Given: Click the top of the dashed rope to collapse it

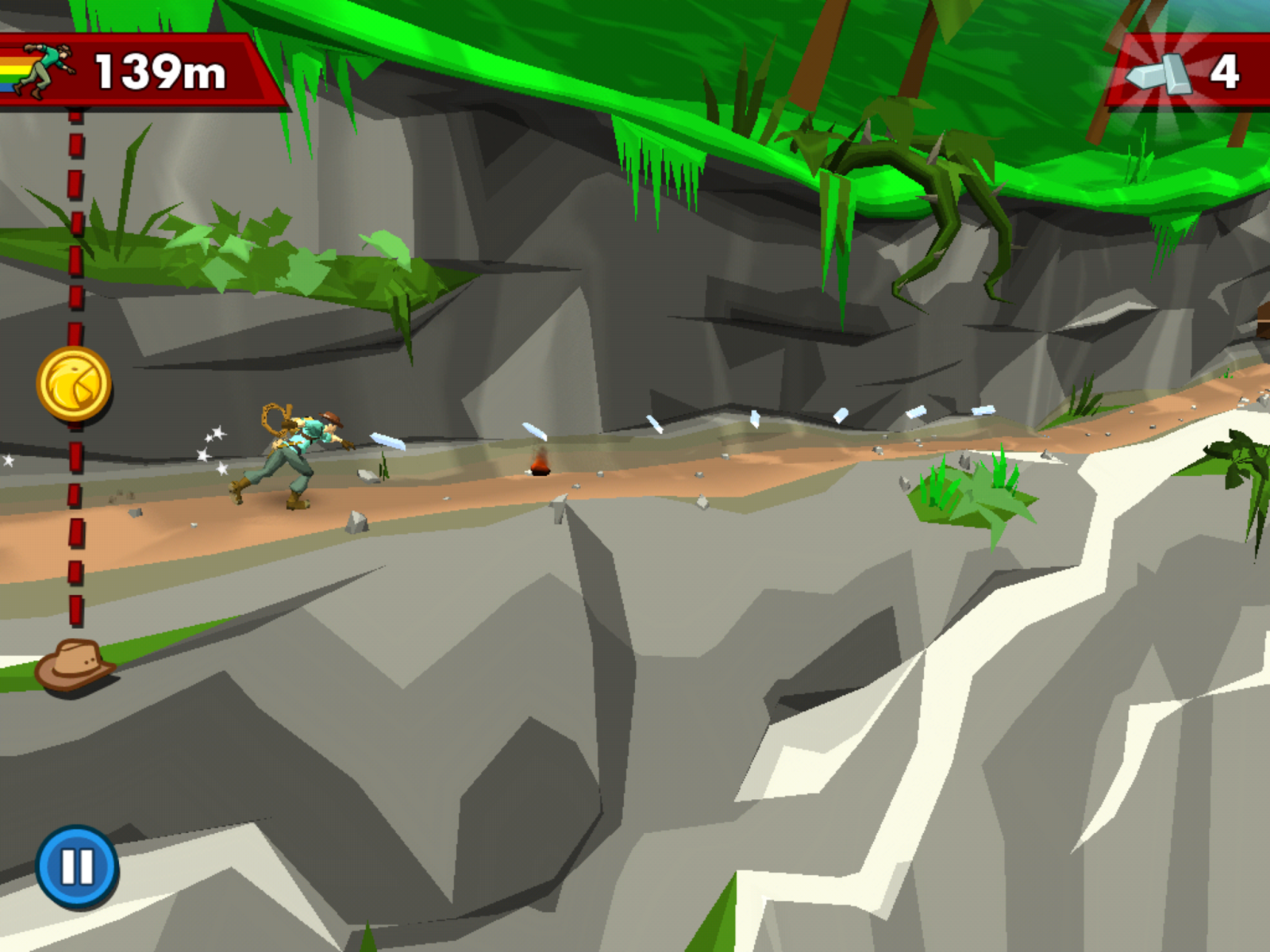Looking at the screenshot, I should pyautogui.click(x=75, y=119).
